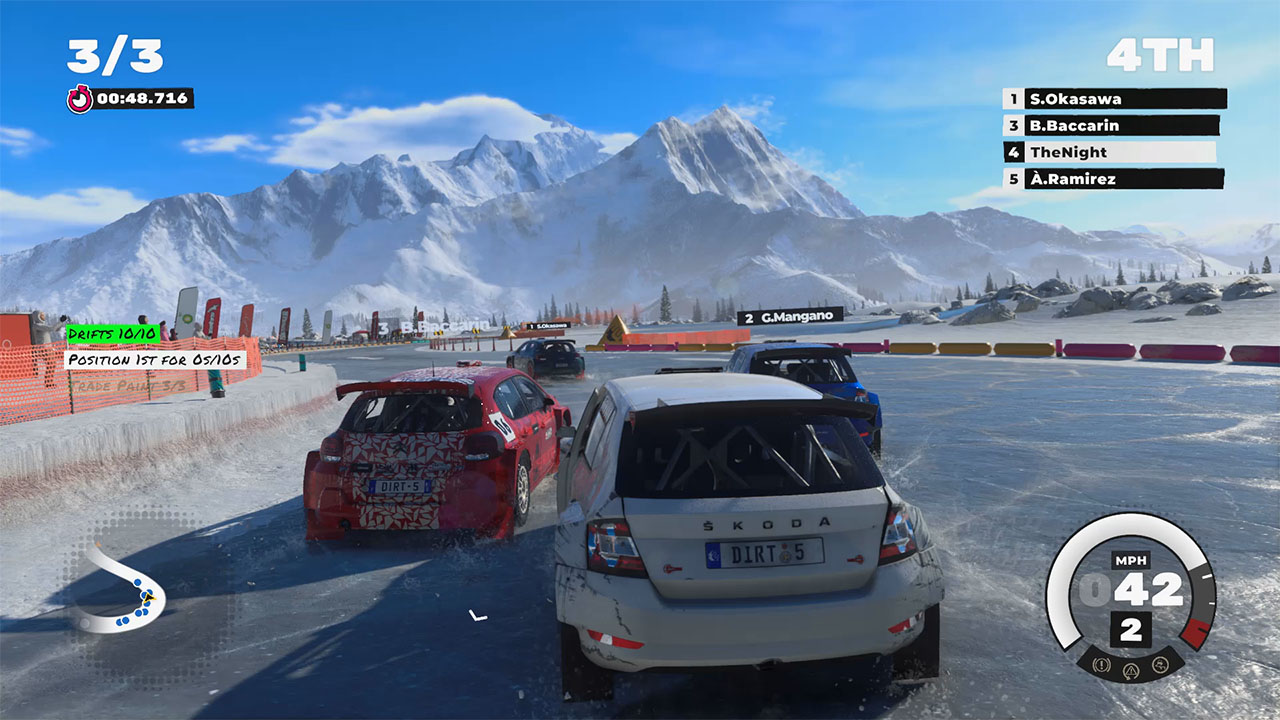Viewport: 1280px width, 720px height.
Task: Highlight TheNight's row in the standings
Action: (x=1109, y=153)
